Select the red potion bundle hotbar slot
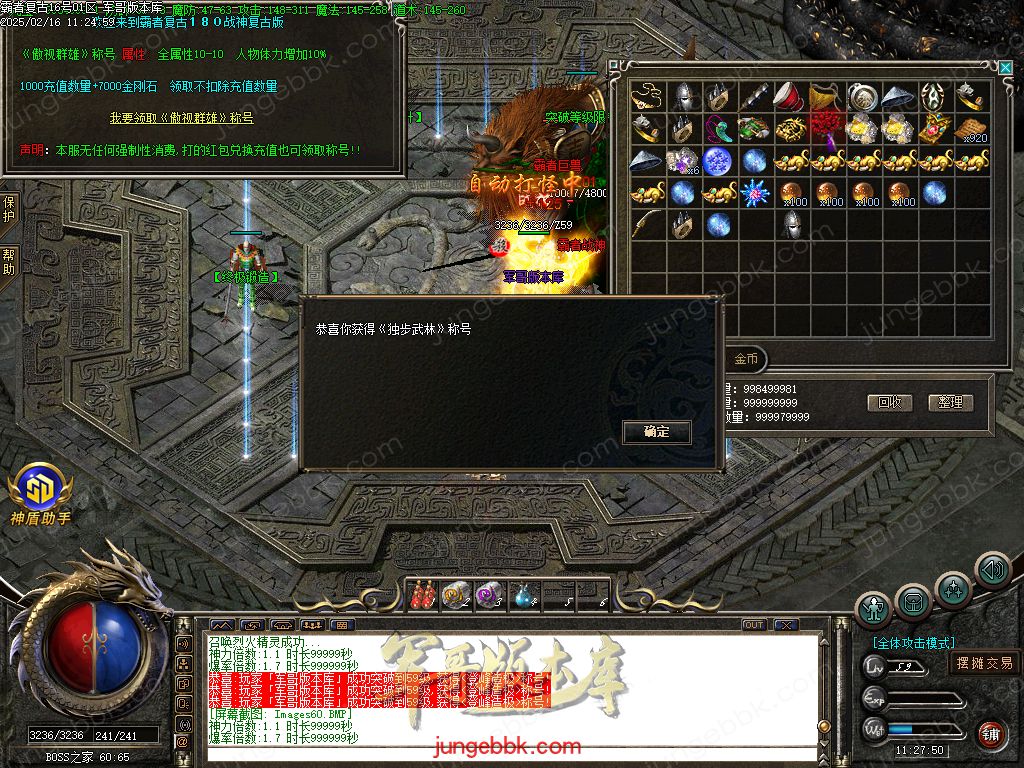The width and height of the screenshot is (1024, 768). pyautogui.click(x=421, y=594)
